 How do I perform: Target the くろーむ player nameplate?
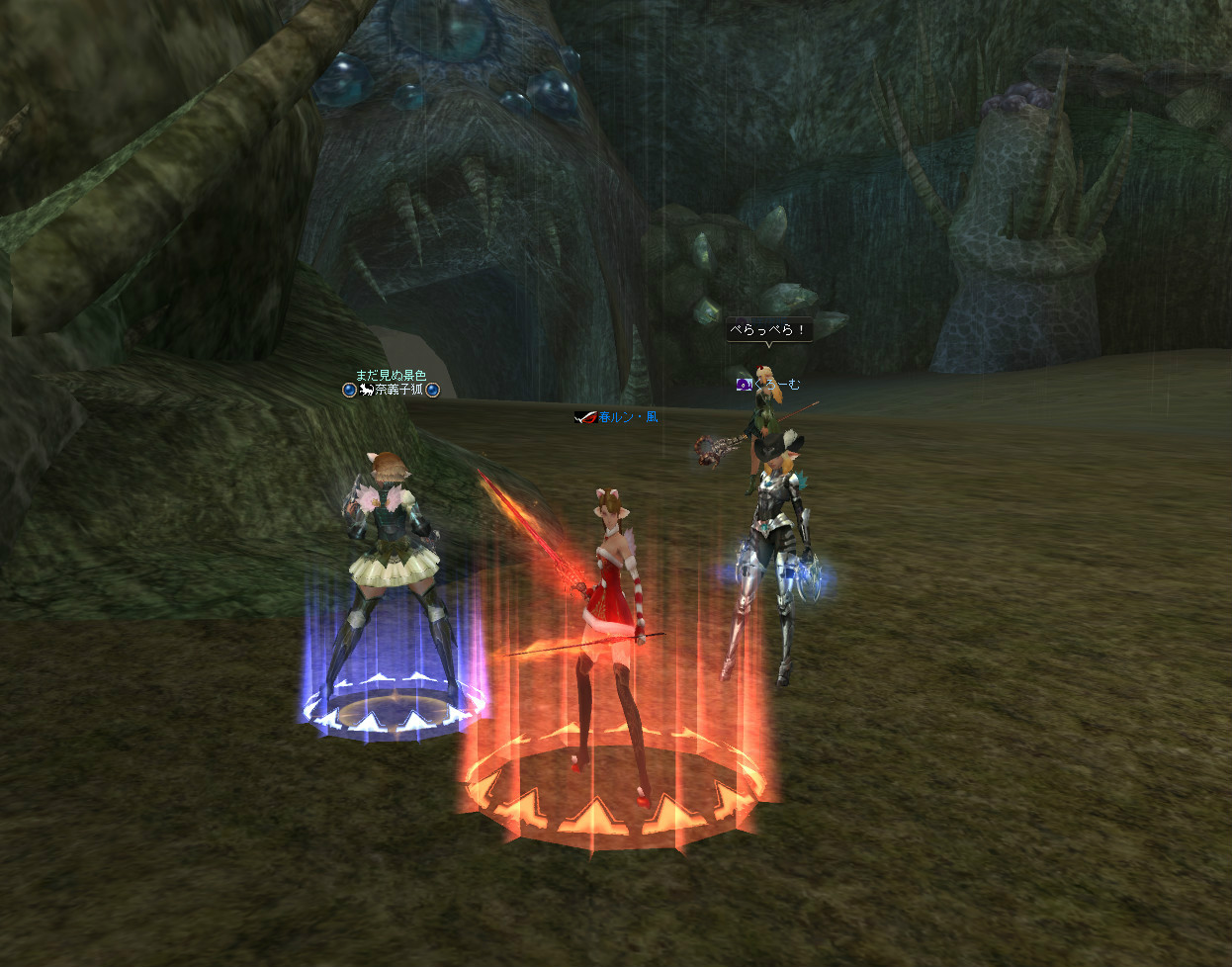point(776,385)
